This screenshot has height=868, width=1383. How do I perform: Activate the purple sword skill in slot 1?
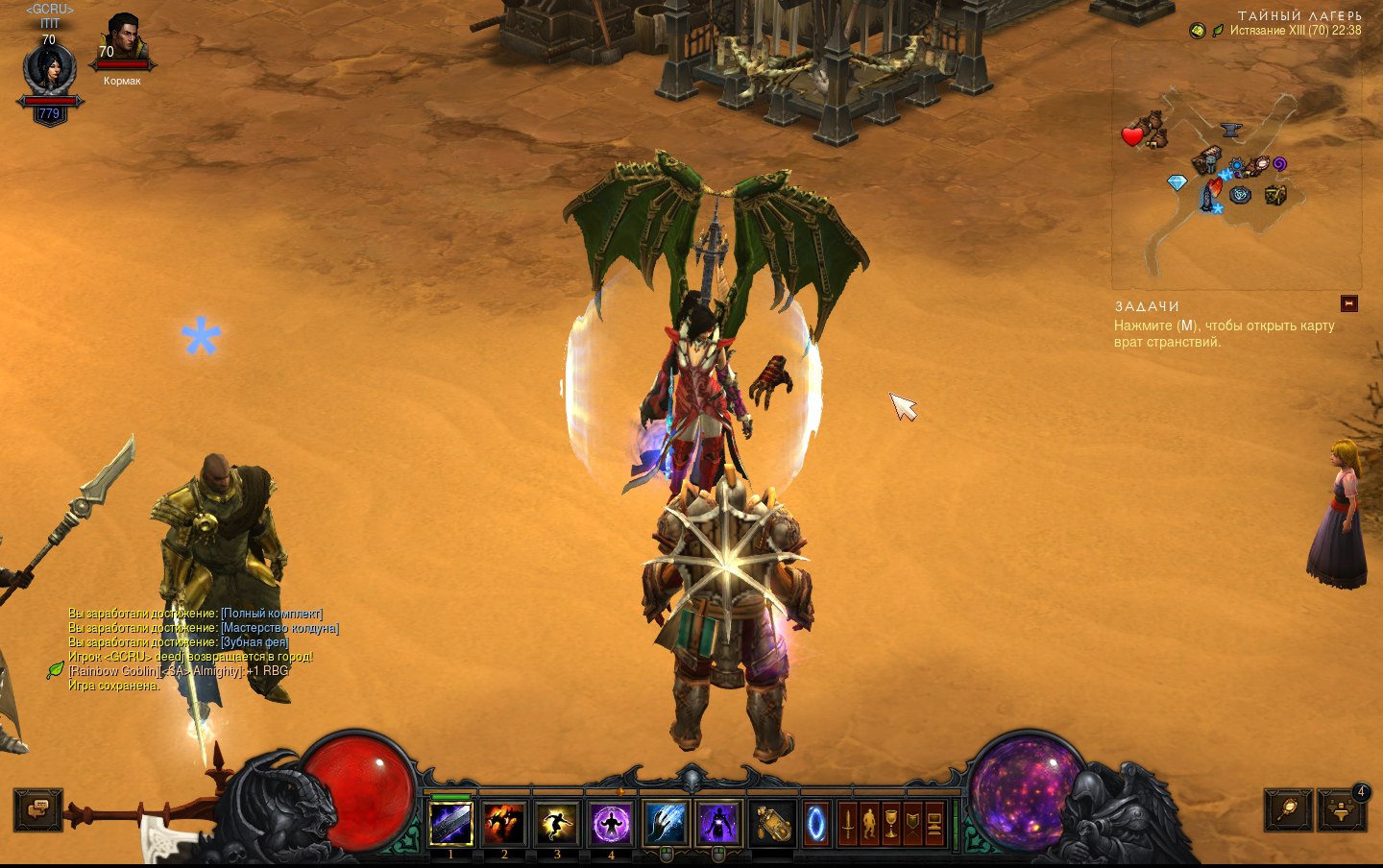pos(450,823)
